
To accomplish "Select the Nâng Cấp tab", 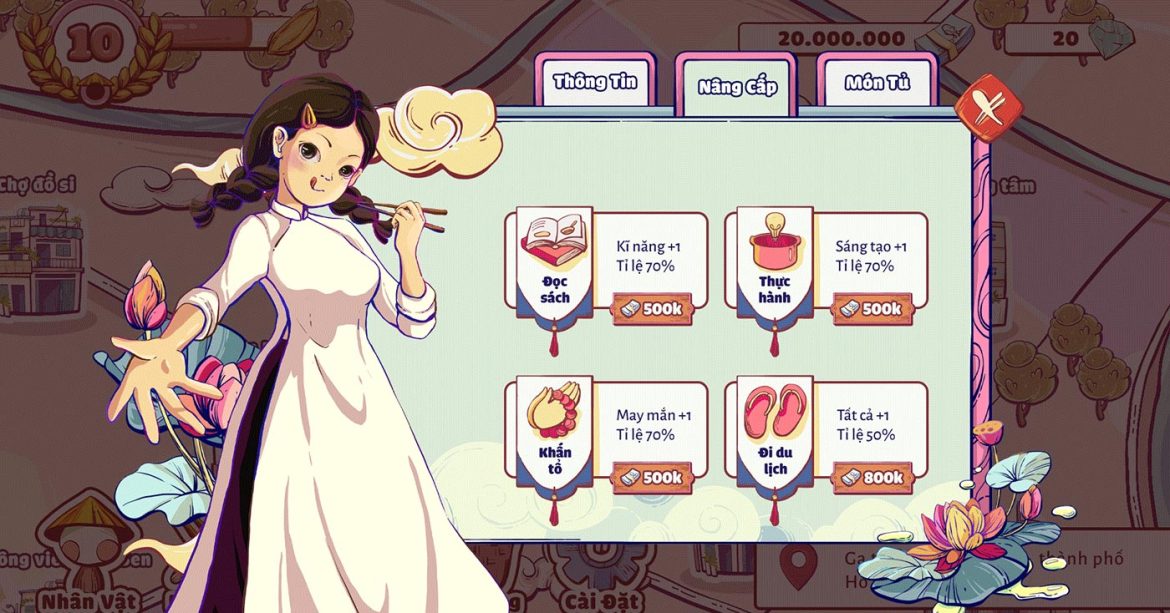I will click(737, 86).
